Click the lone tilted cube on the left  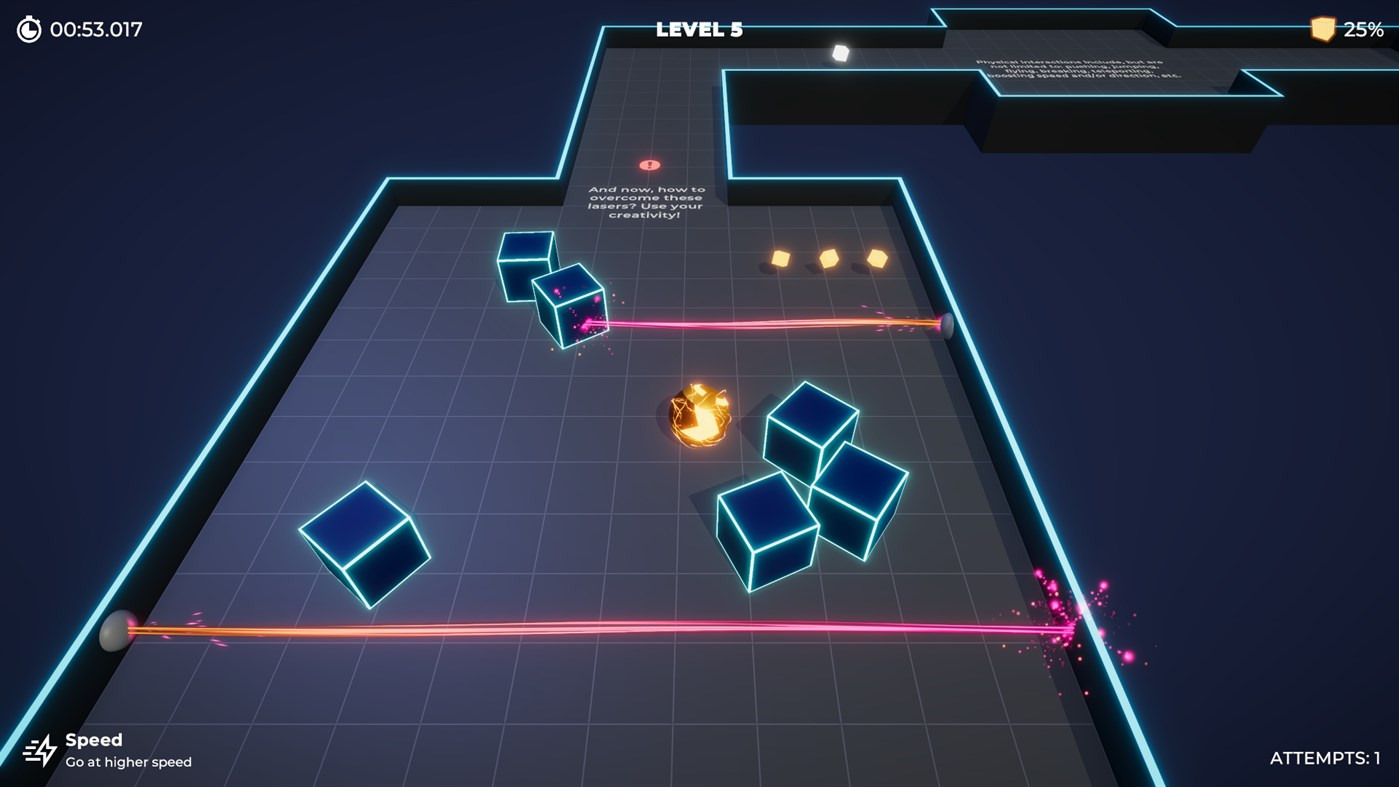point(364,544)
